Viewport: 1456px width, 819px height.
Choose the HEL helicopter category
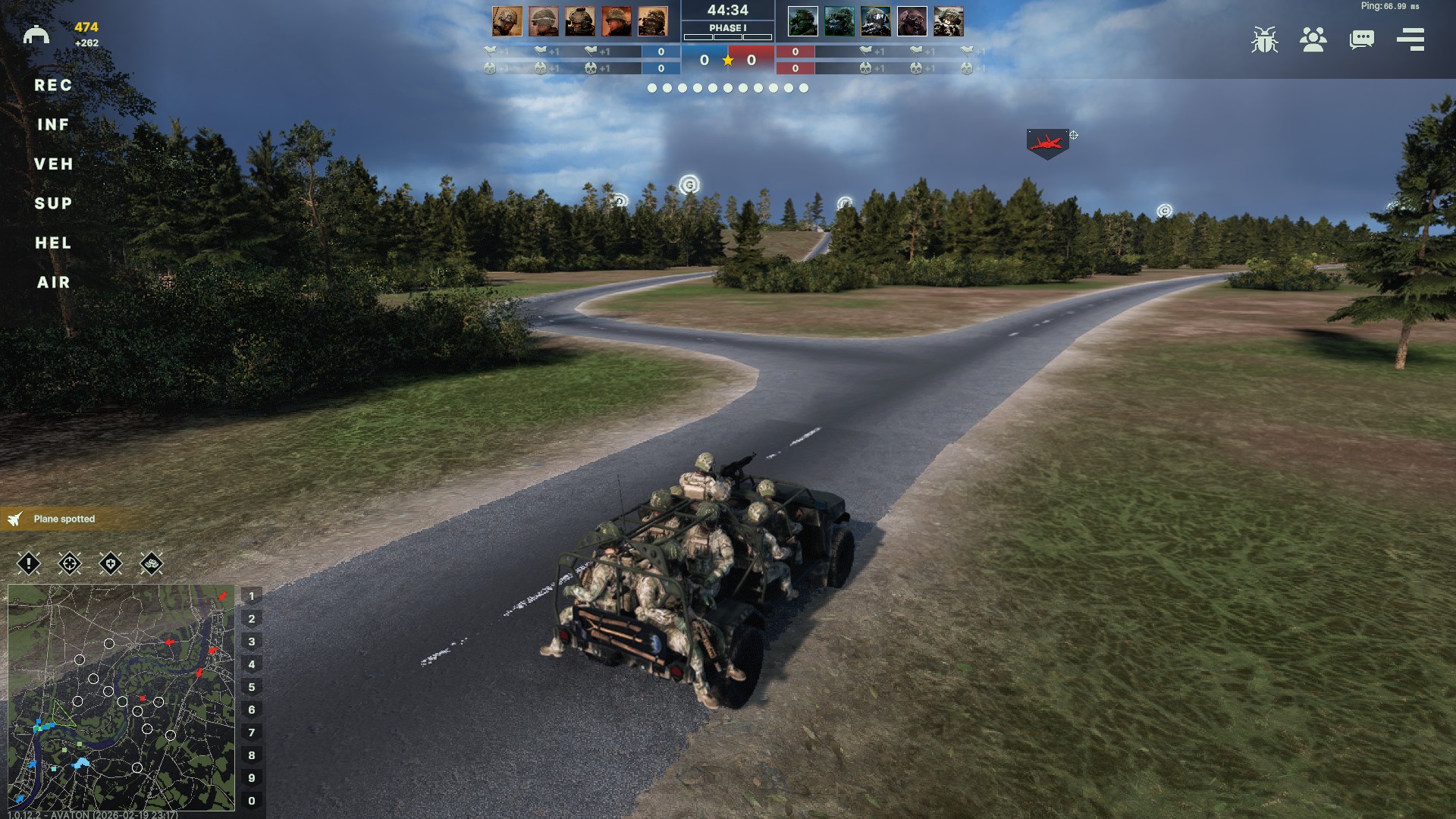(53, 243)
